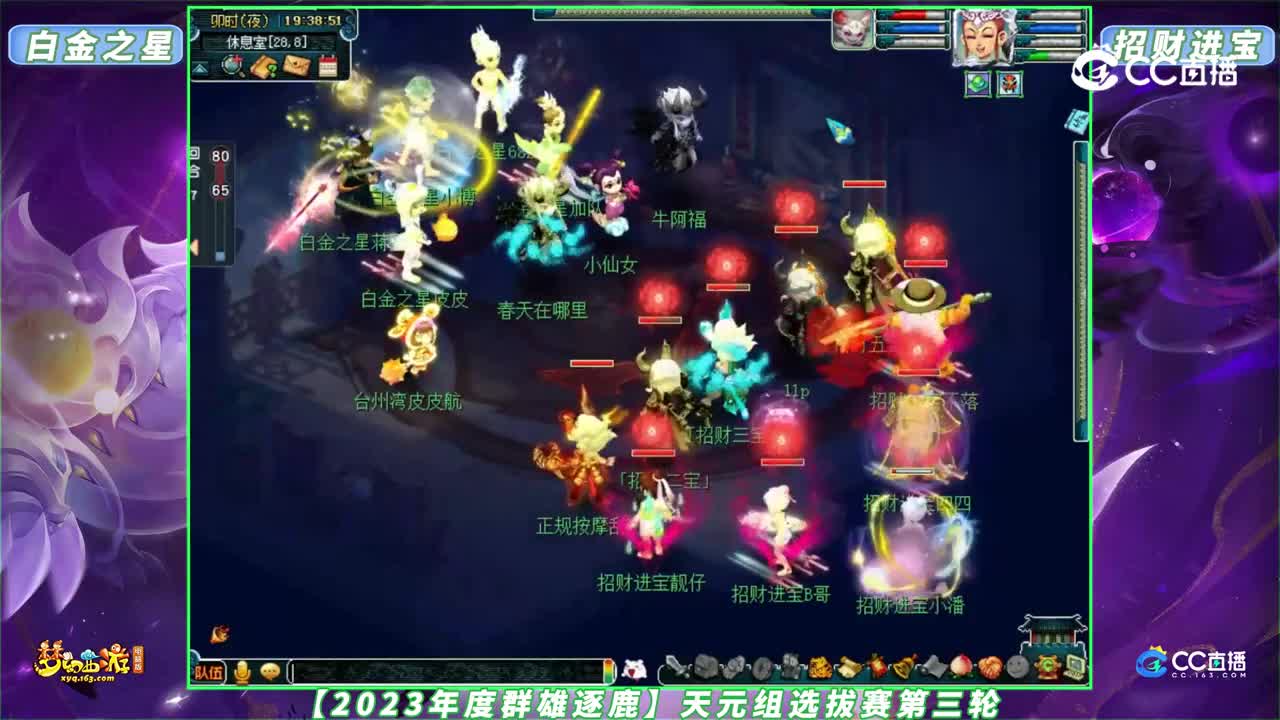Click the gift package with question mark icon
The height and width of the screenshot is (720, 1280).
click(x=263, y=65)
